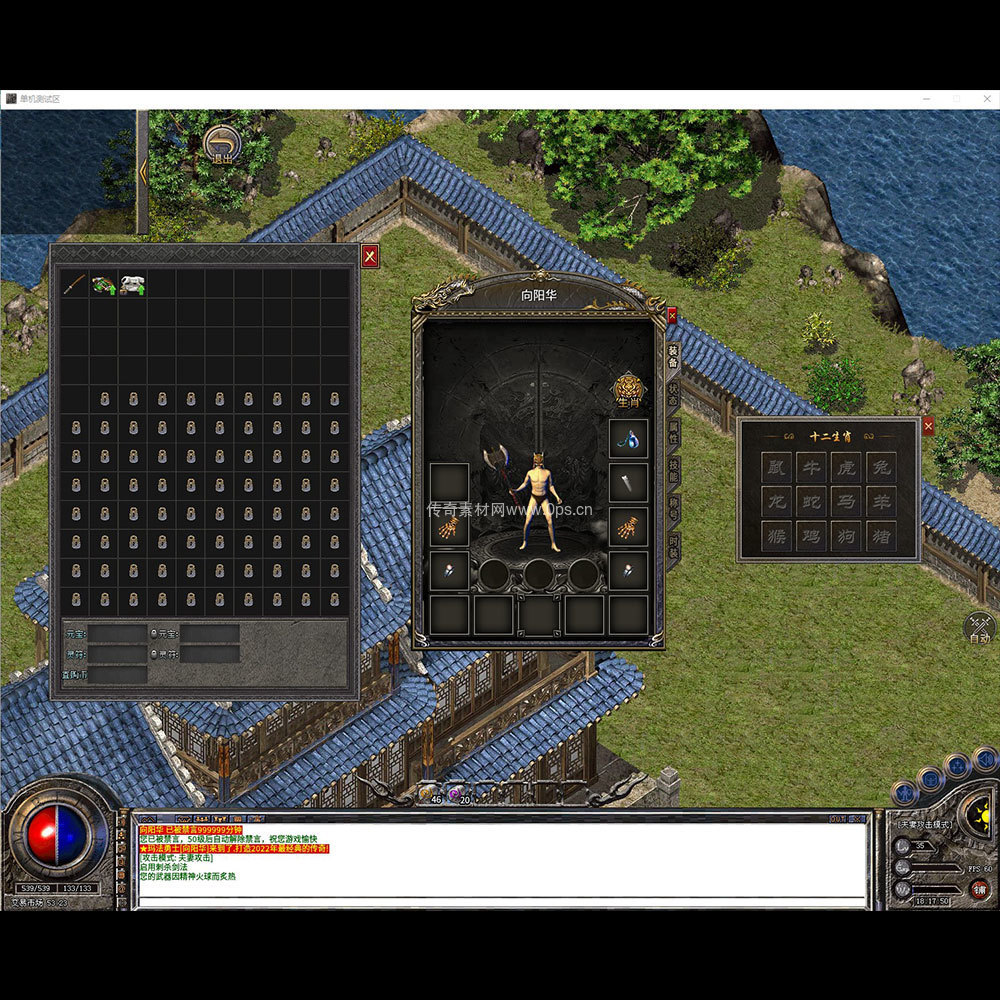This screenshot has height=1000, width=1000.
Task: Open the red 铺 shop button
Action: [x=979, y=889]
